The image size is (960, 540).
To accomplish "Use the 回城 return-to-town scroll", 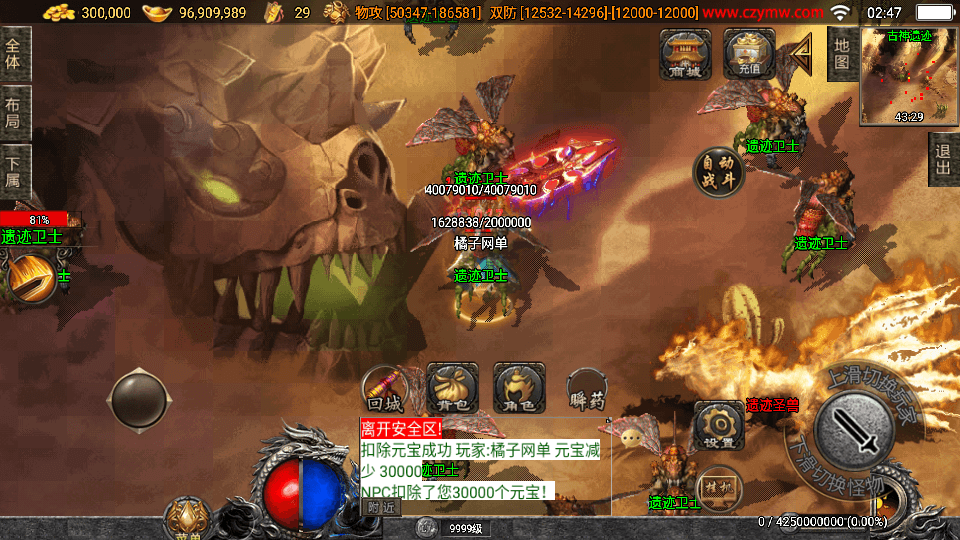I will (385, 388).
